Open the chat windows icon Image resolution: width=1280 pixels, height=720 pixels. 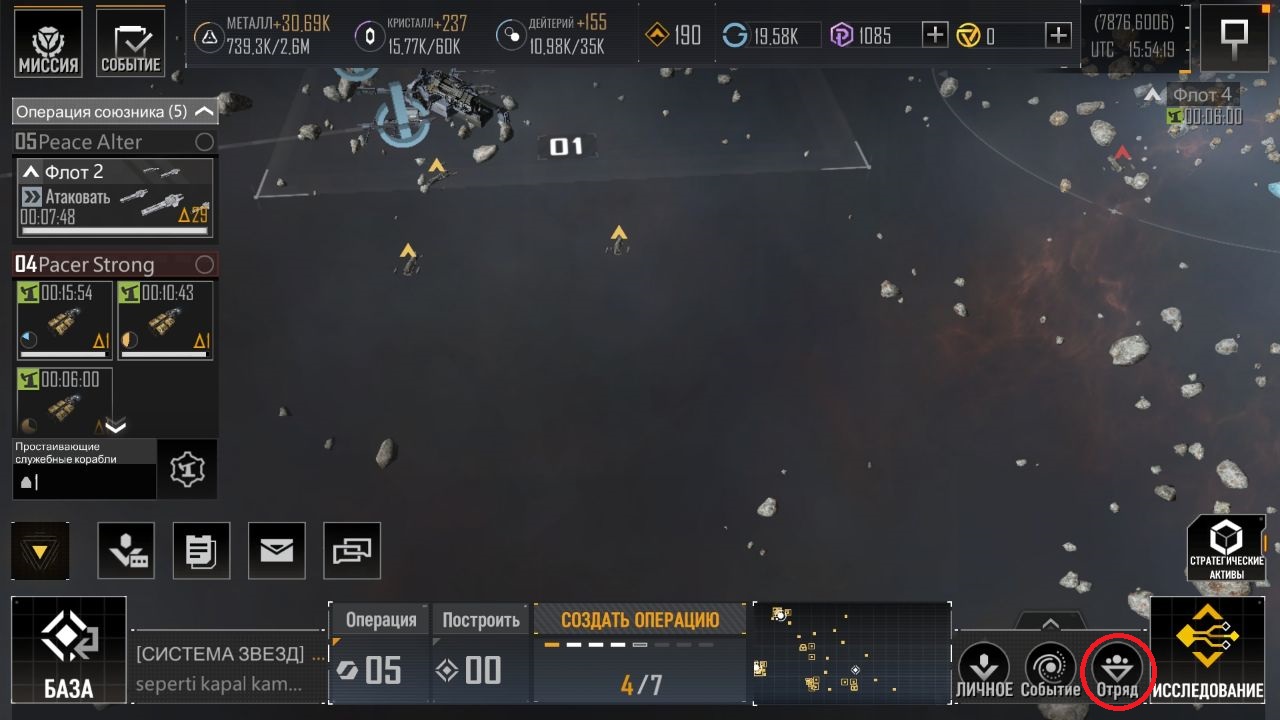click(x=352, y=550)
